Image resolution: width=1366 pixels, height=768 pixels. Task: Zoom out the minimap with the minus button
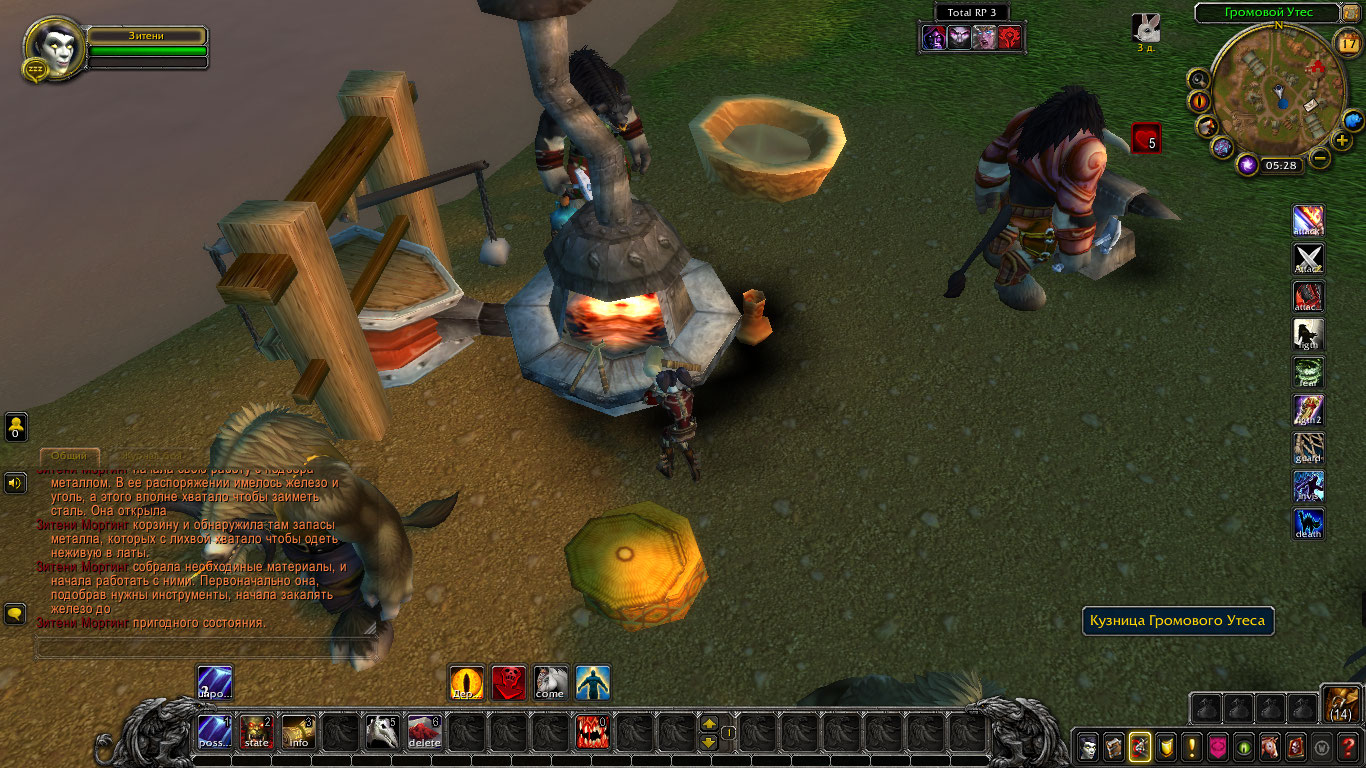tap(1320, 158)
